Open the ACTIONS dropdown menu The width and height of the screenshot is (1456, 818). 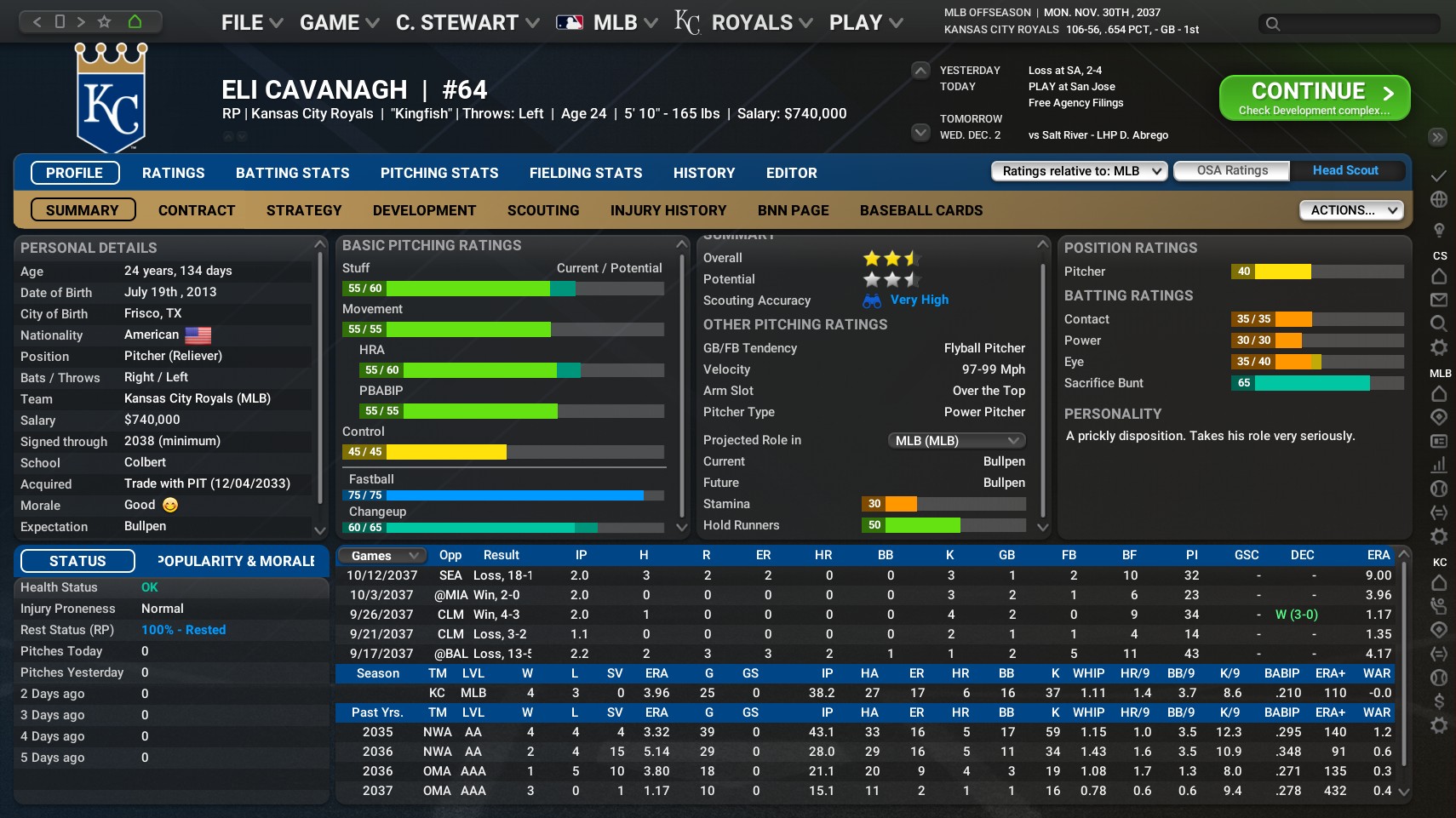(1350, 209)
